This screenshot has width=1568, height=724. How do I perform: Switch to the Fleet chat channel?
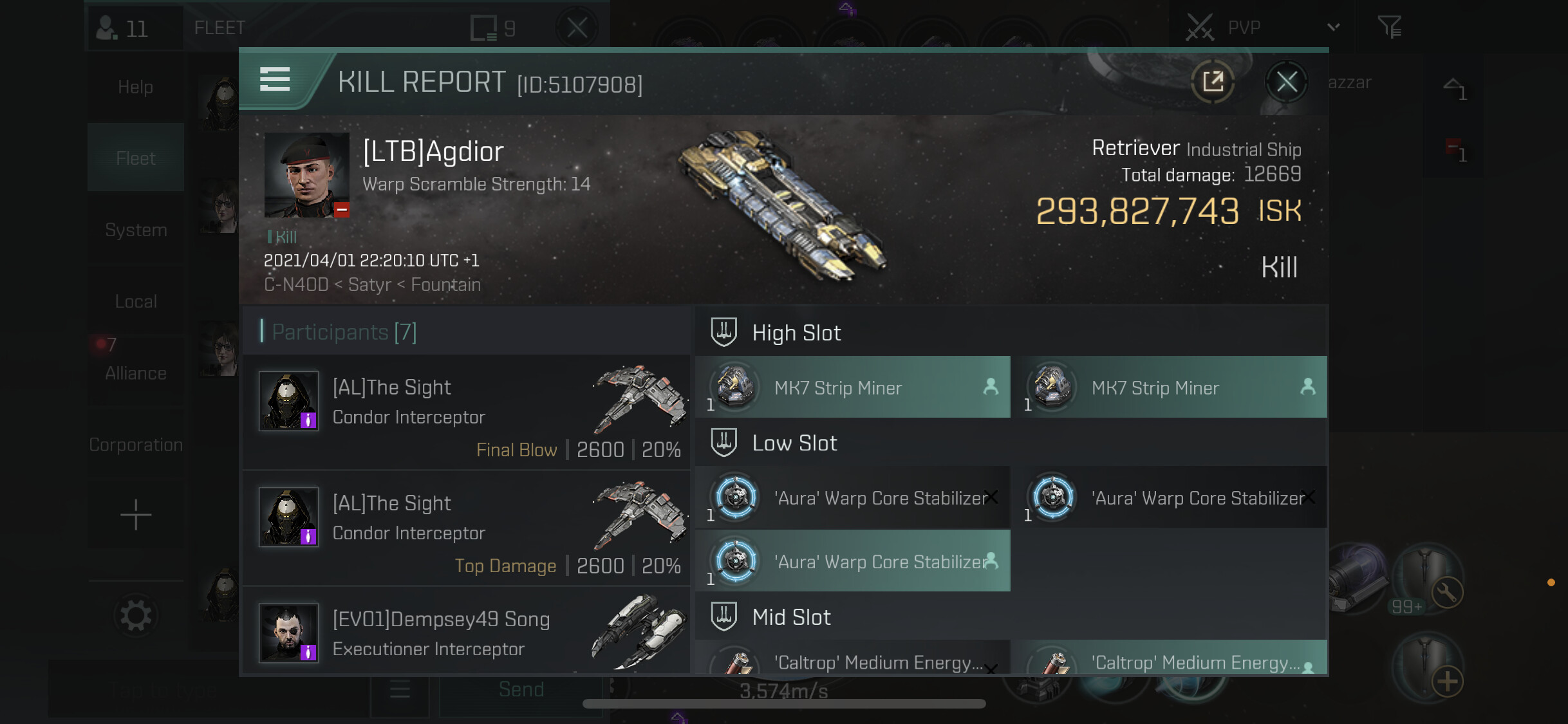[135, 158]
